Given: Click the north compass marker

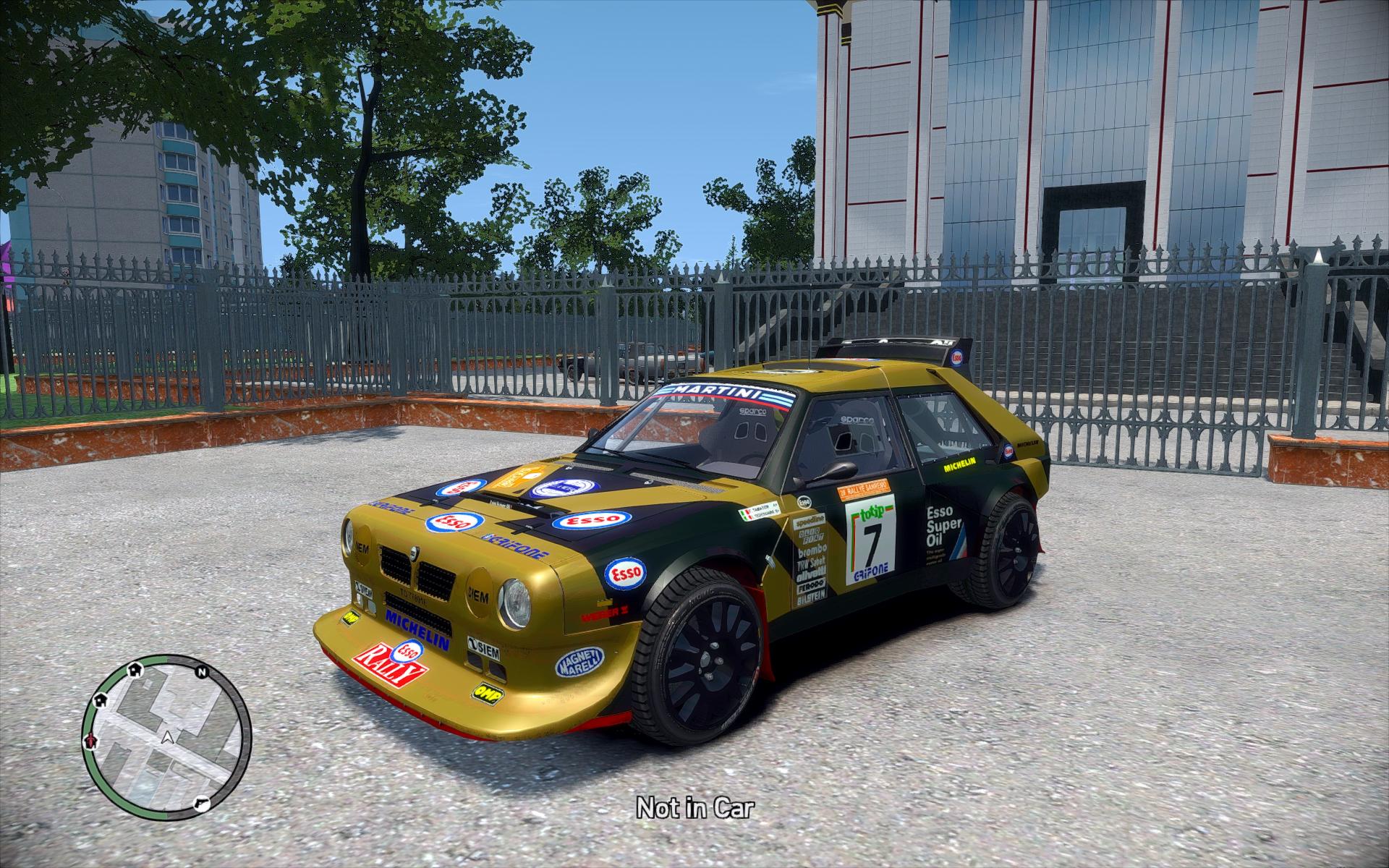Looking at the screenshot, I should 203,671.
